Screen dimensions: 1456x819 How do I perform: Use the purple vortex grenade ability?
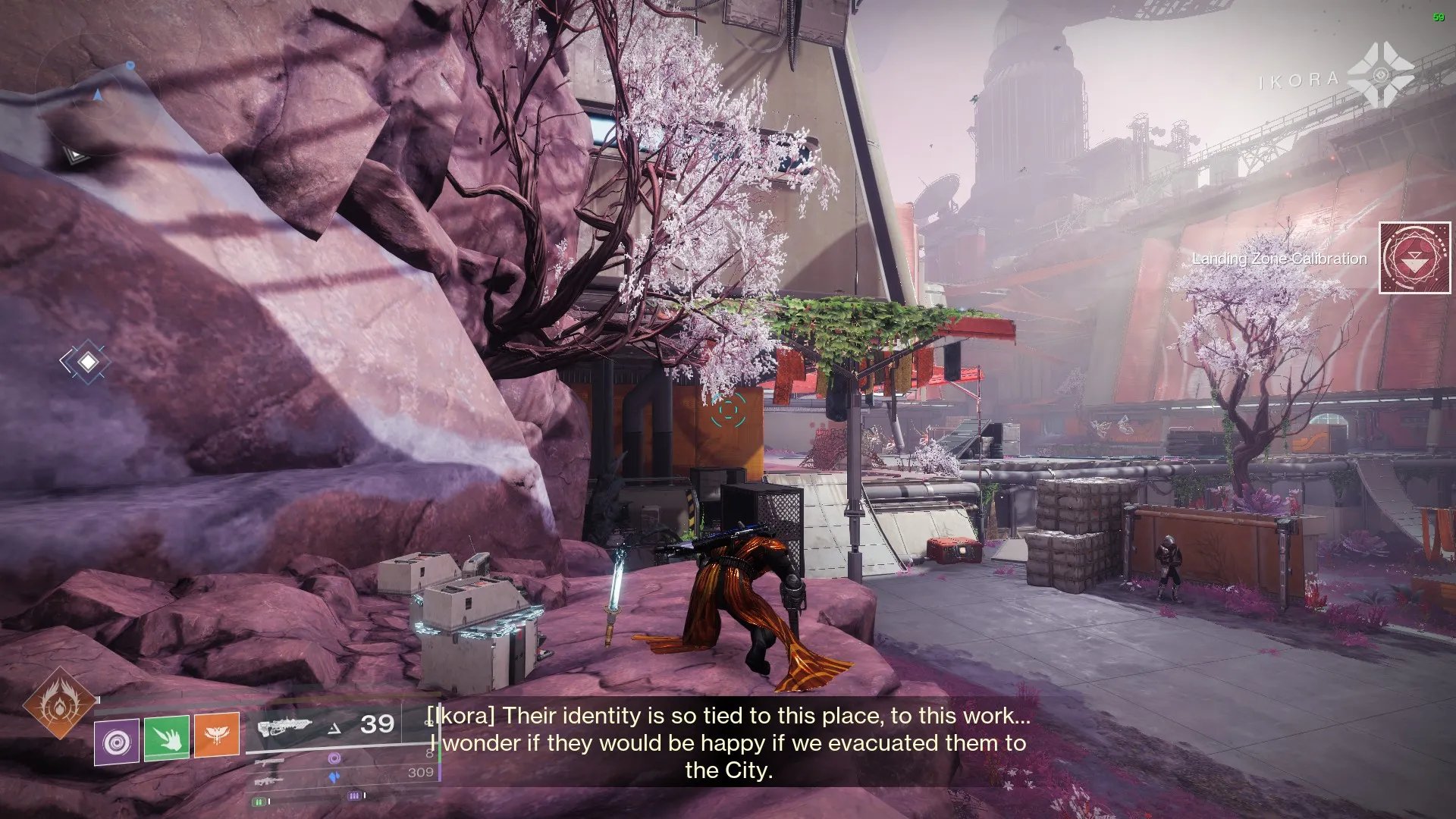(x=117, y=742)
